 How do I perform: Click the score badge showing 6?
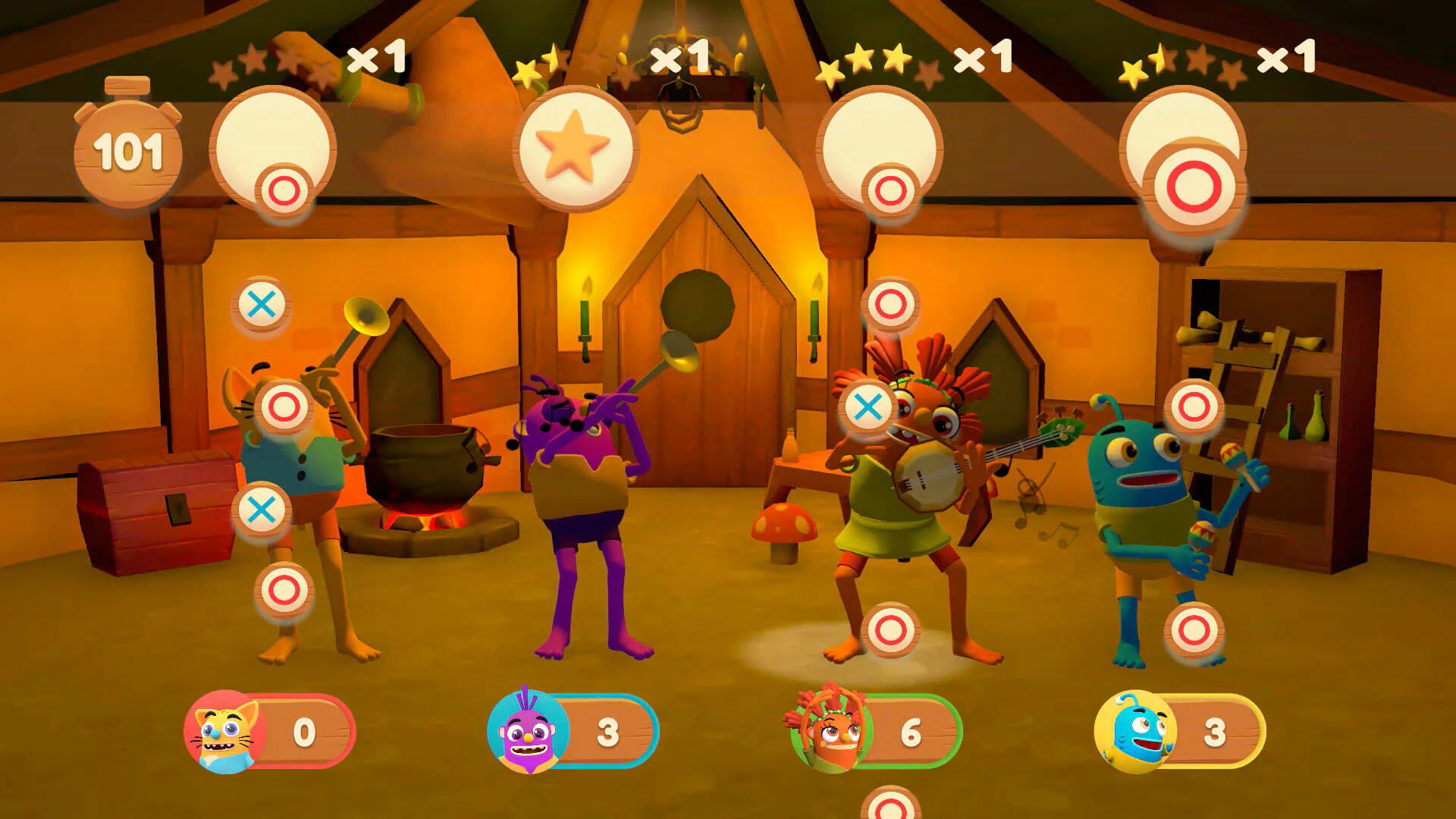click(x=910, y=732)
